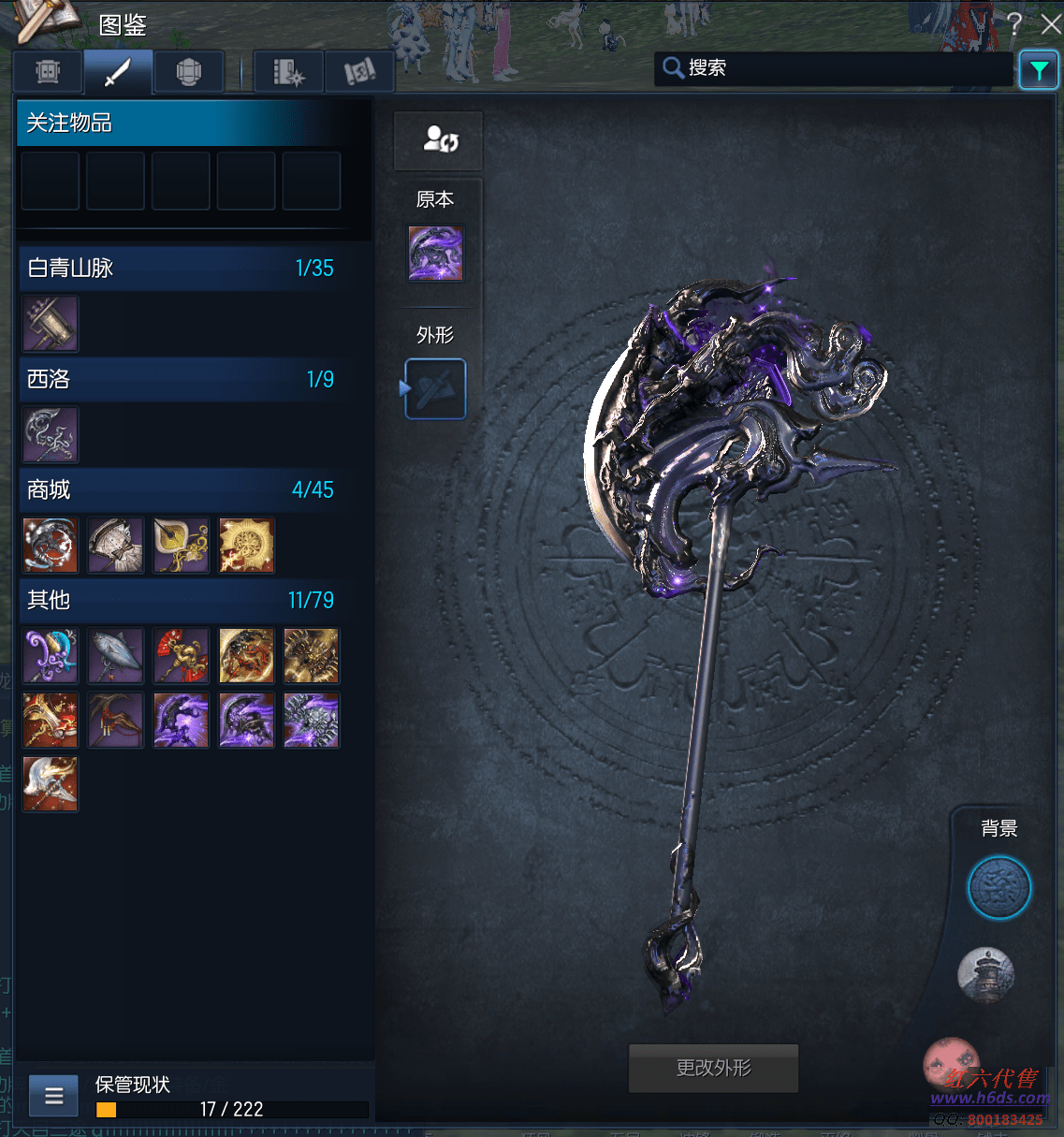
Task: Select the 原本 original weapon icon
Action: pos(435,254)
